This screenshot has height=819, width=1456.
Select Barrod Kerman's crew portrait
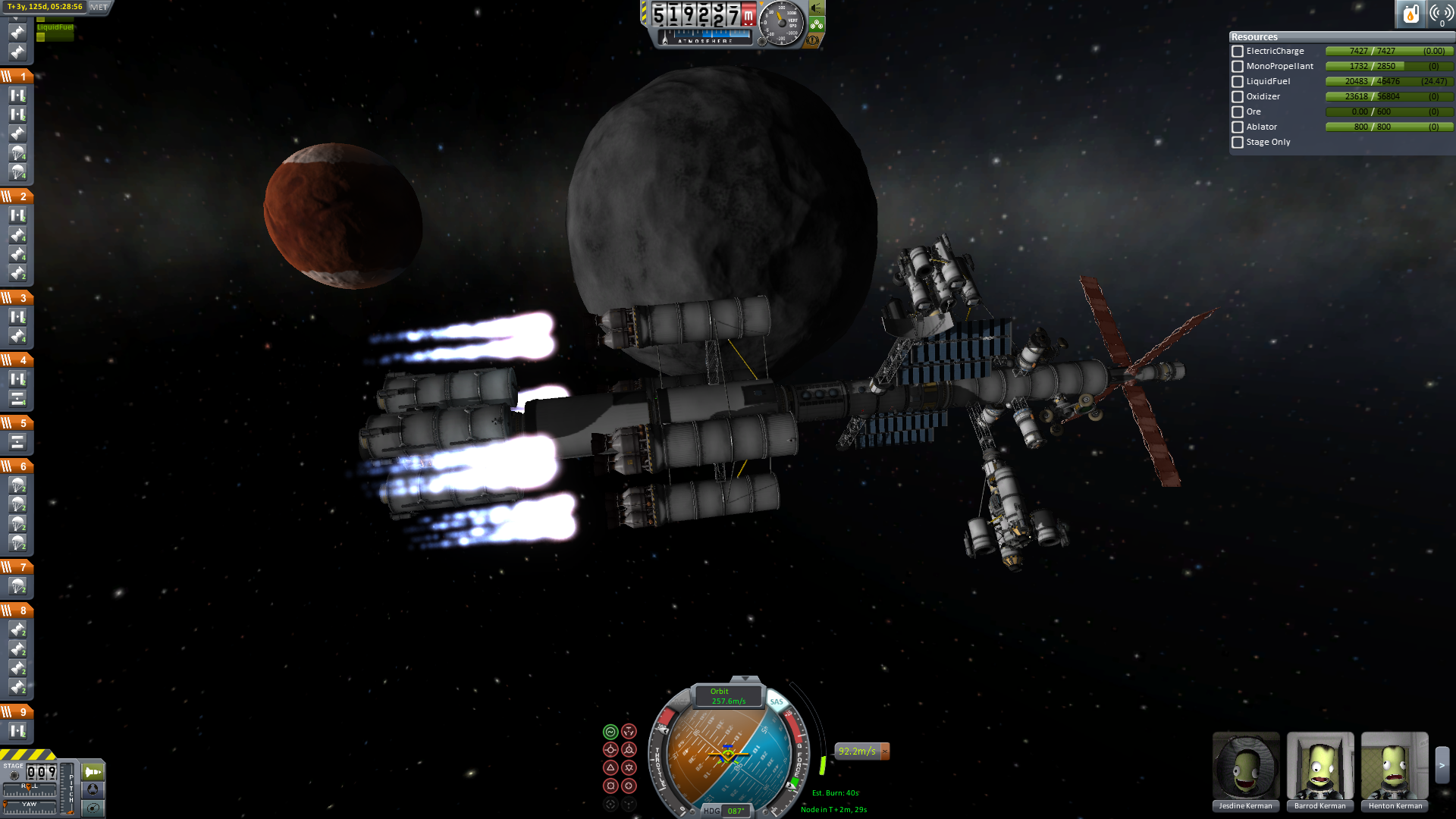click(x=1319, y=766)
